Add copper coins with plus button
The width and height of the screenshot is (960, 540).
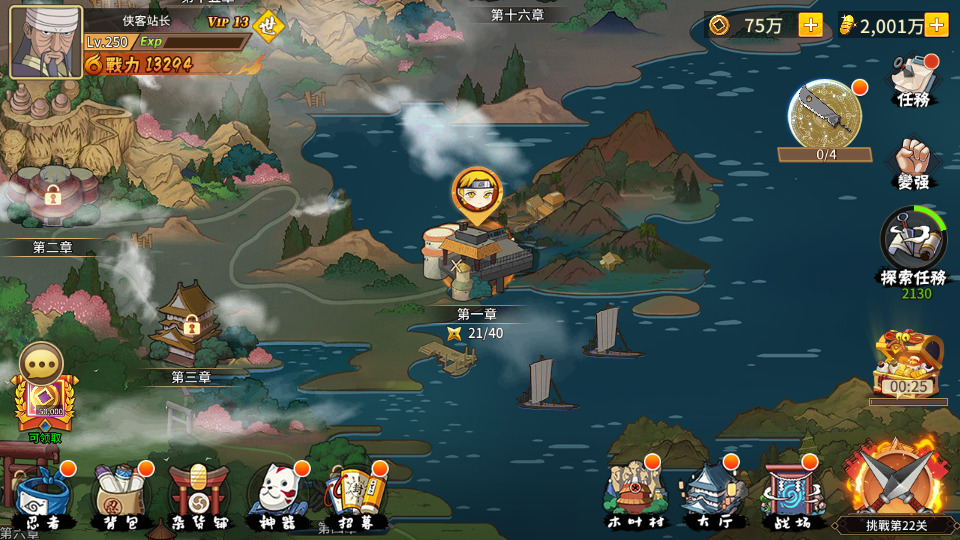pyautogui.click(x=811, y=26)
